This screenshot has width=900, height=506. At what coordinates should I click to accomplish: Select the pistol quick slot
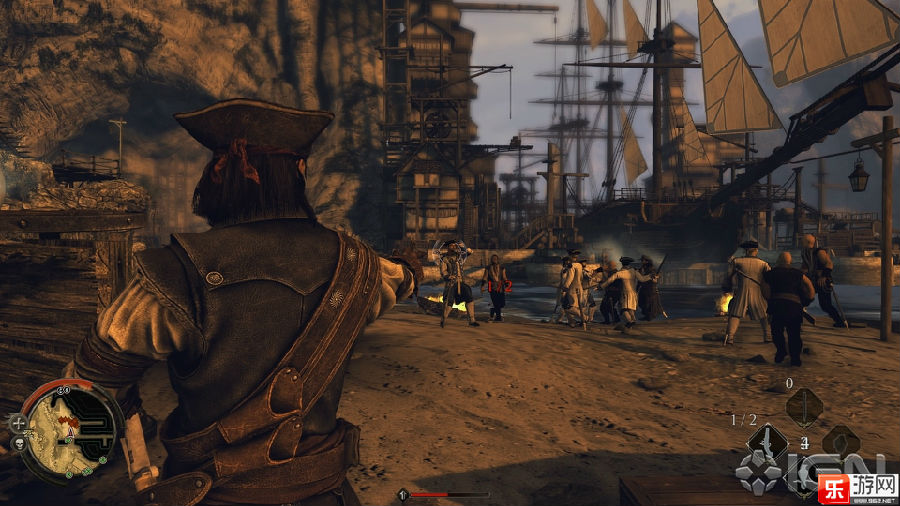tap(768, 441)
